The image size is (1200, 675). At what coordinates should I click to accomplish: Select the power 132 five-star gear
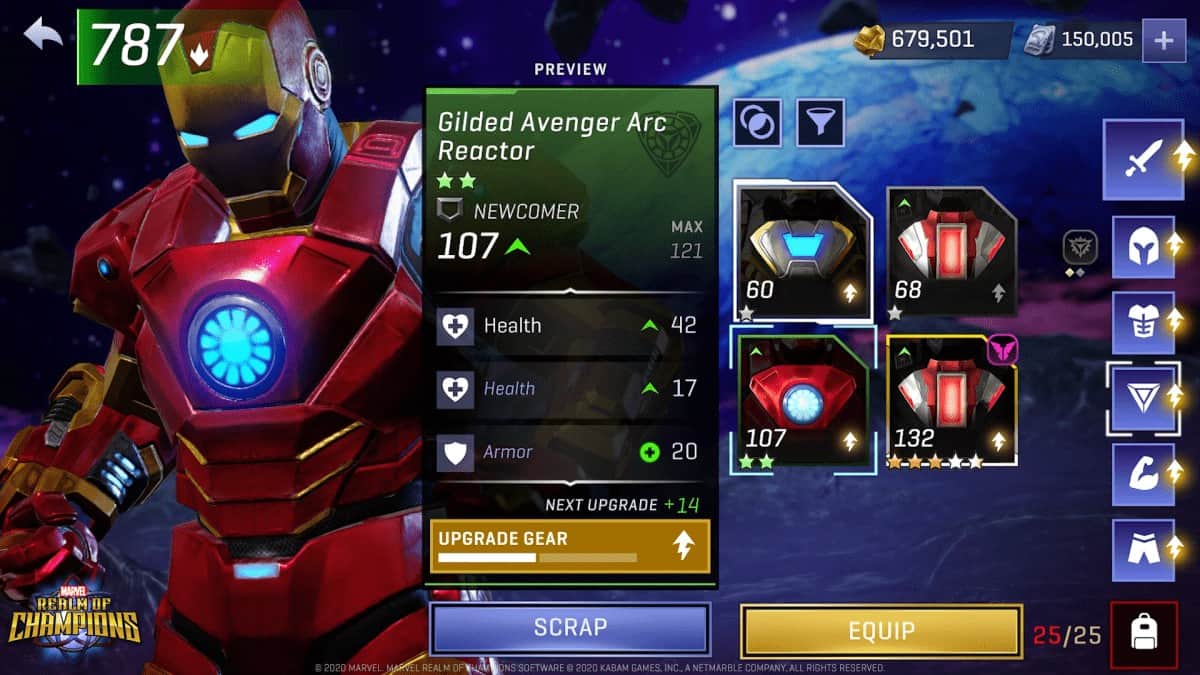951,402
